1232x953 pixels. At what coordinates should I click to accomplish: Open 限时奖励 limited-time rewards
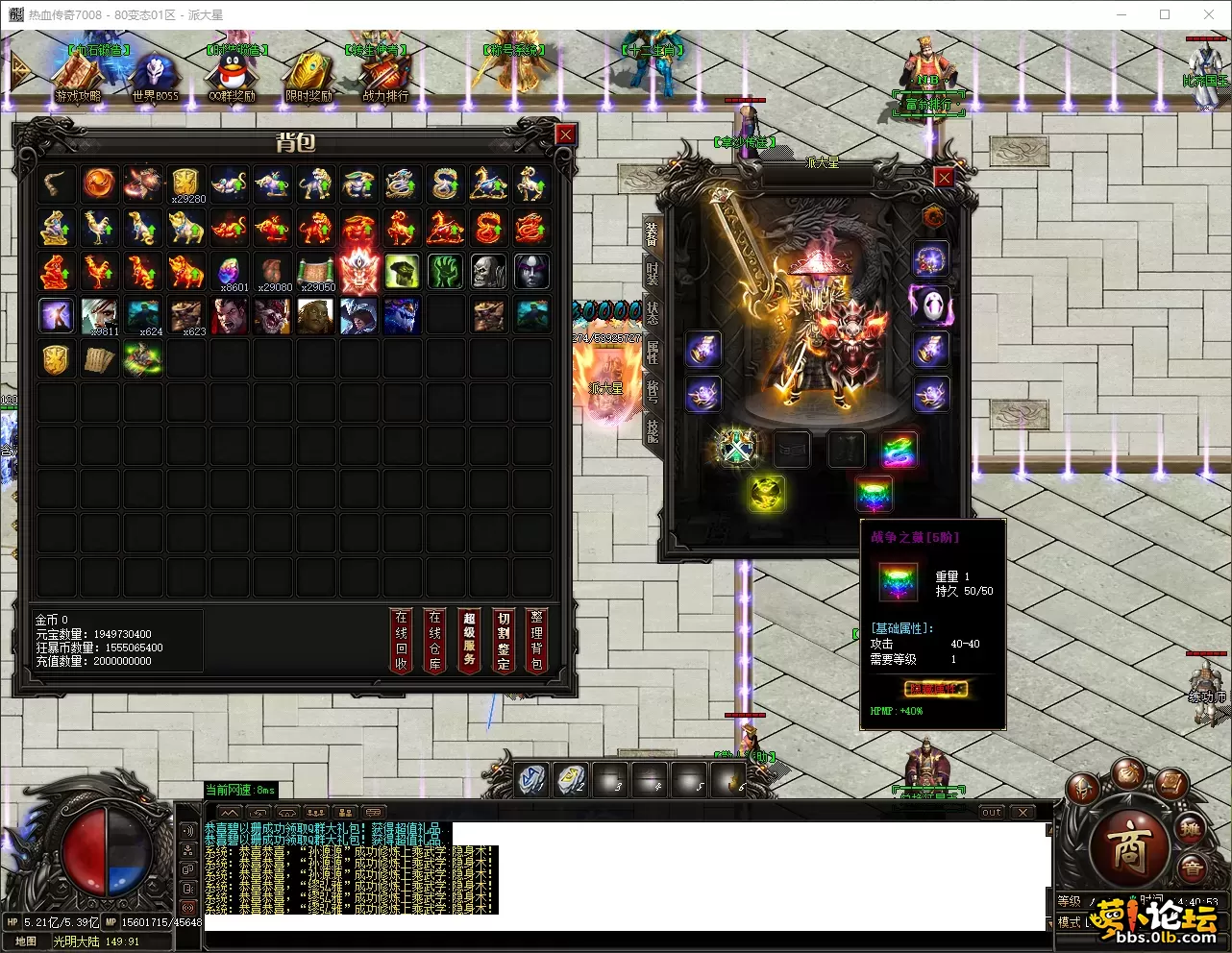[x=308, y=76]
